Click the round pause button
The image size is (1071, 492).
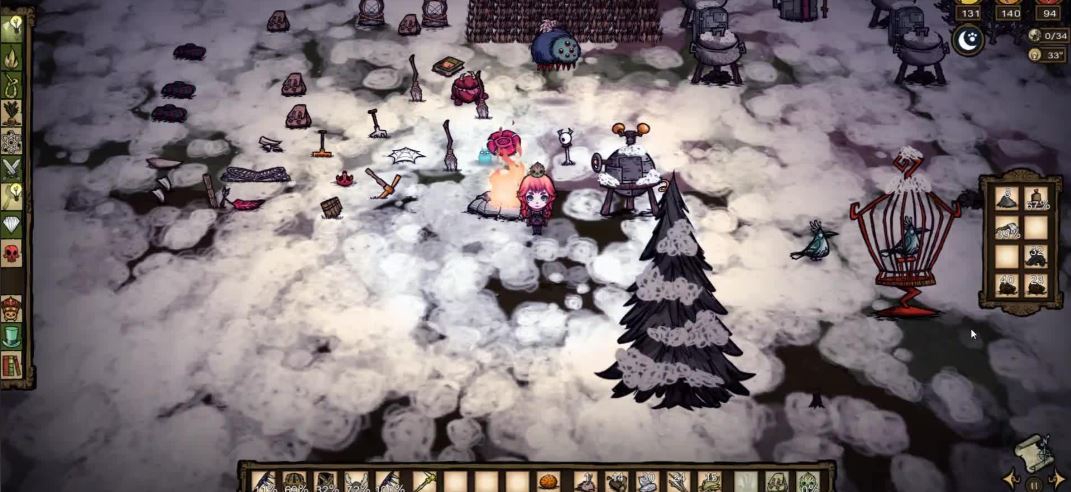(1035, 483)
